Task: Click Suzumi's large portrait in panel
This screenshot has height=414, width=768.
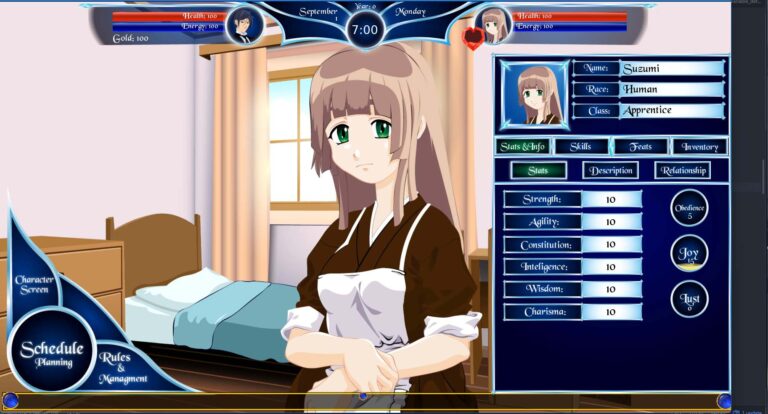Action: 534,95
